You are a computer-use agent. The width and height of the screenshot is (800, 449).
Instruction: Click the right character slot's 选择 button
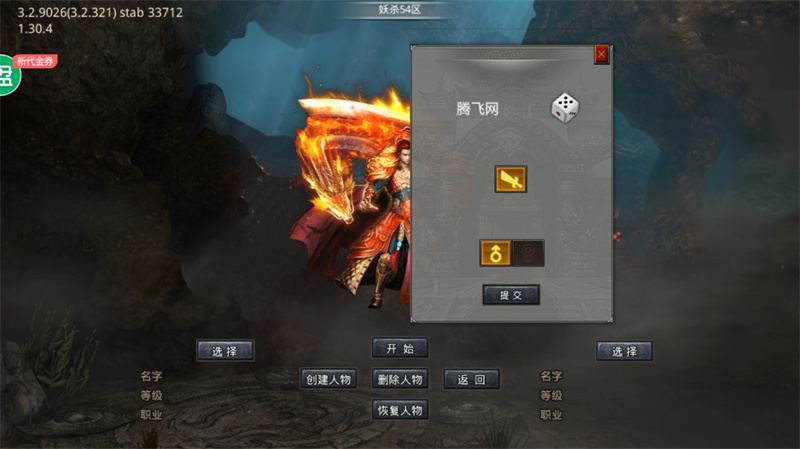tap(624, 351)
